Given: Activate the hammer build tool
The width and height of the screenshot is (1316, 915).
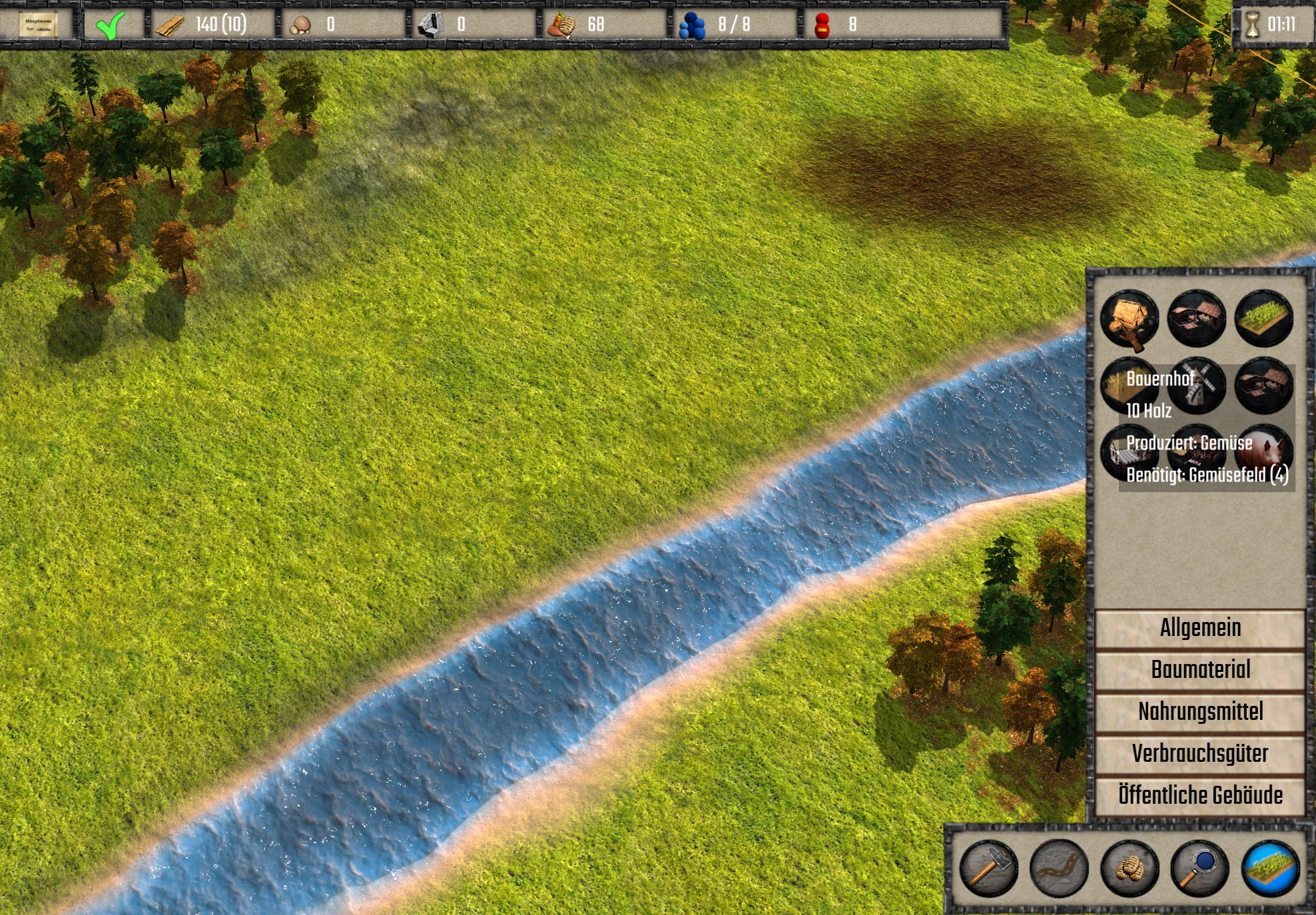Looking at the screenshot, I should (x=988, y=868).
